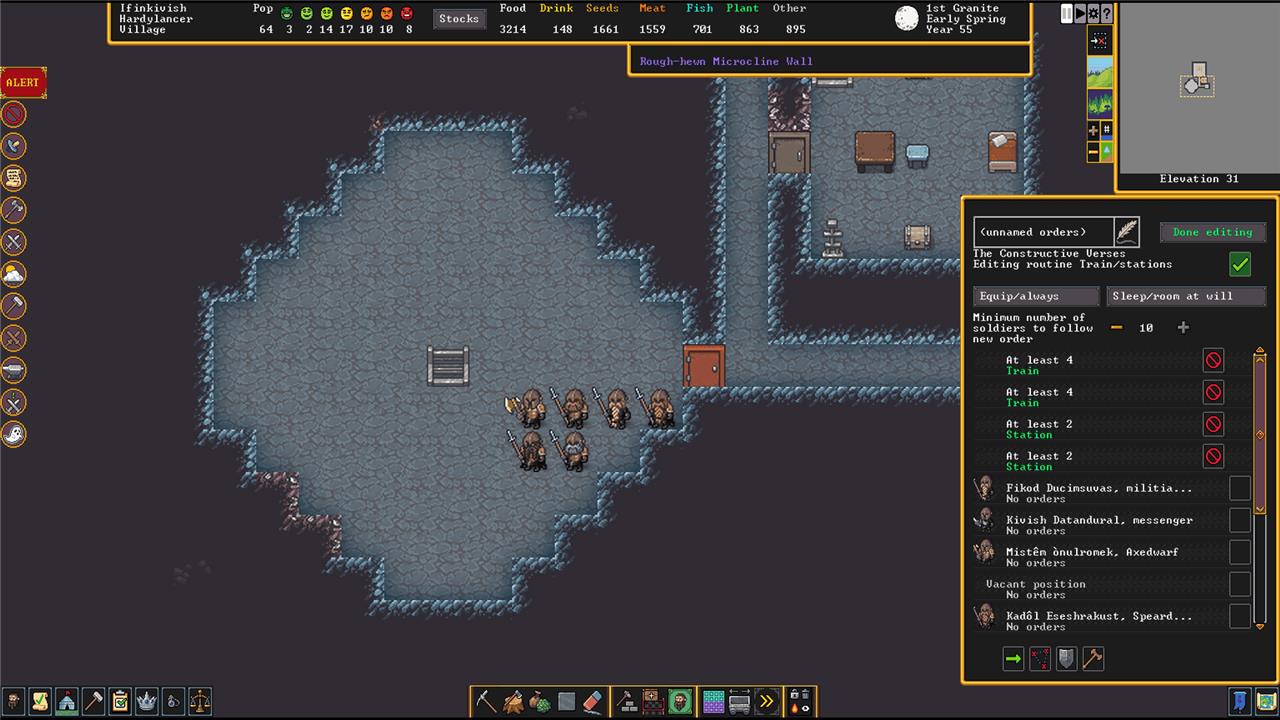This screenshot has height=720, width=1280.
Task: Click the red ALERT button
Action: pyautogui.click(x=22, y=82)
